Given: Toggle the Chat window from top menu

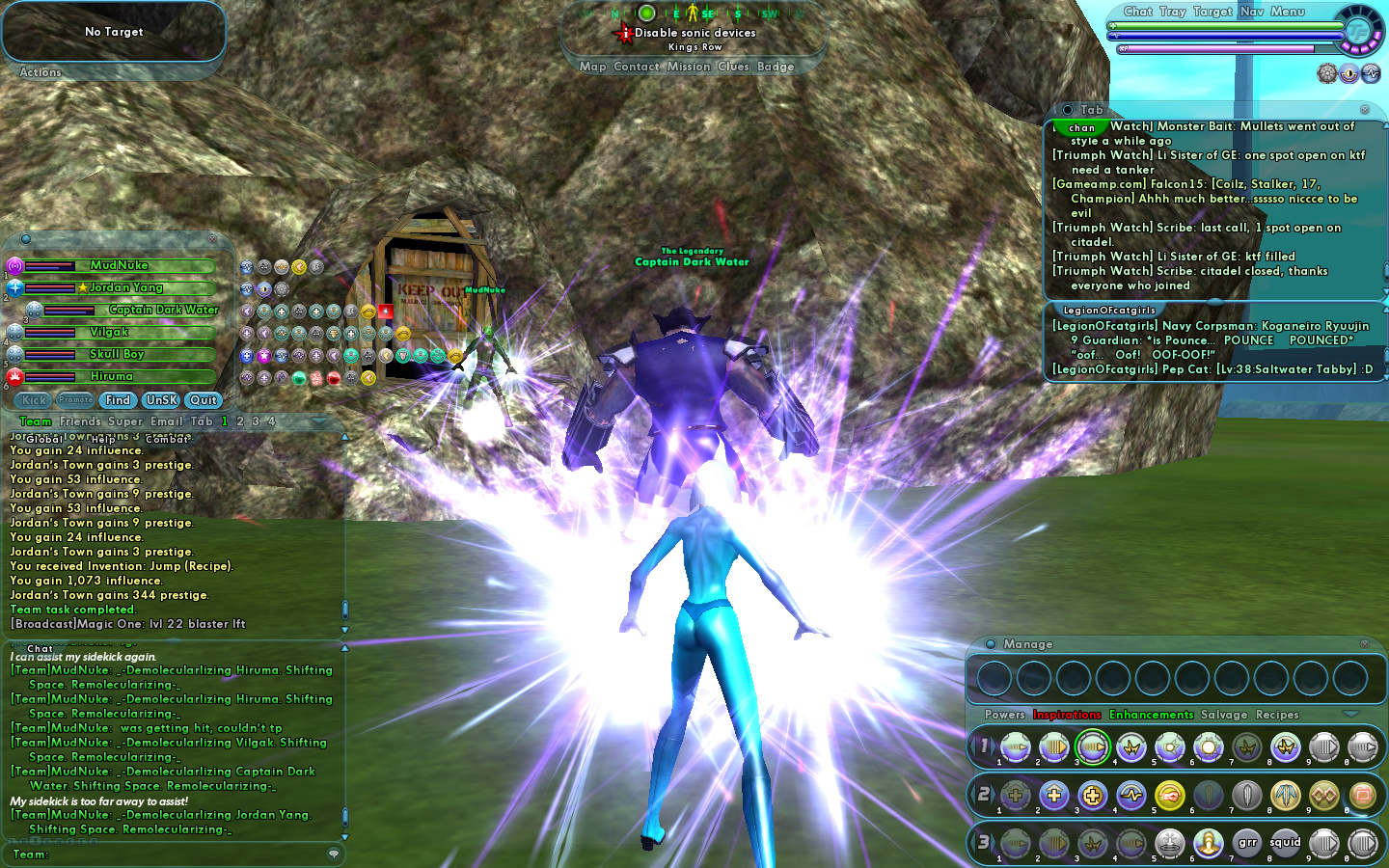Looking at the screenshot, I should click(x=1138, y=12).
